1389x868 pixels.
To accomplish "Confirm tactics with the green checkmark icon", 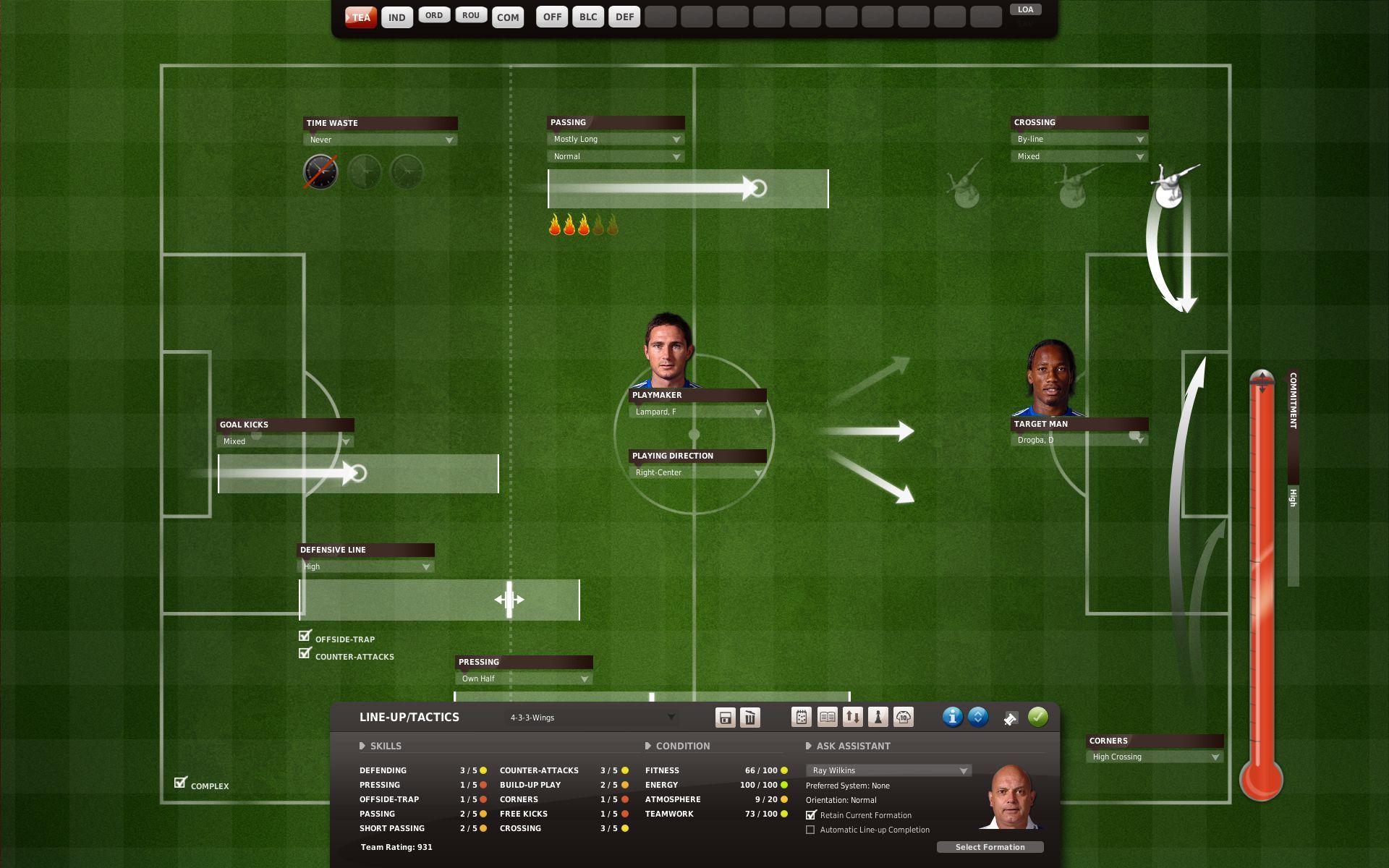I will coord(1040,718).
